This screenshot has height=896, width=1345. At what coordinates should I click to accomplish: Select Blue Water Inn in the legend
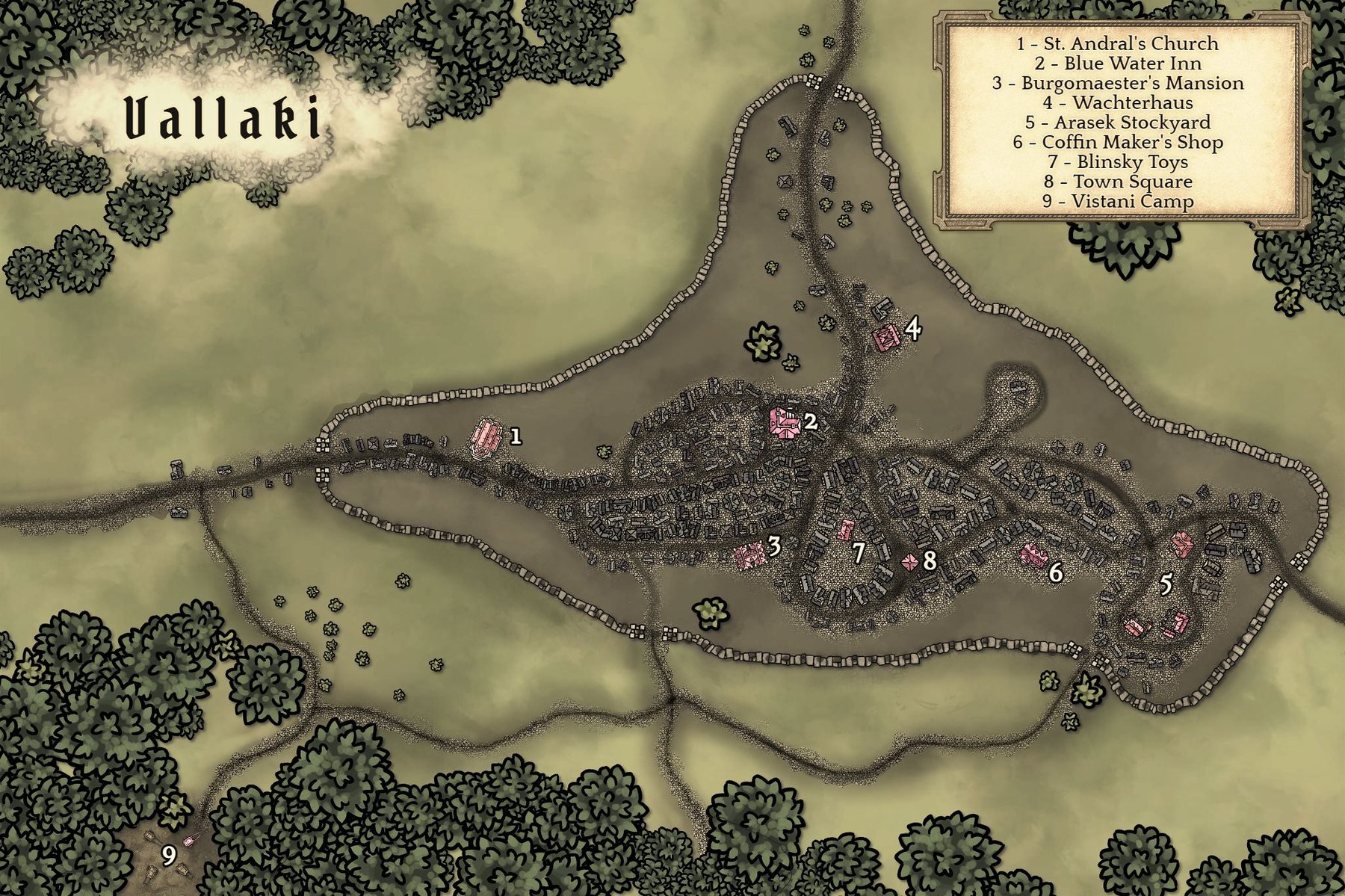[1117, 64]
